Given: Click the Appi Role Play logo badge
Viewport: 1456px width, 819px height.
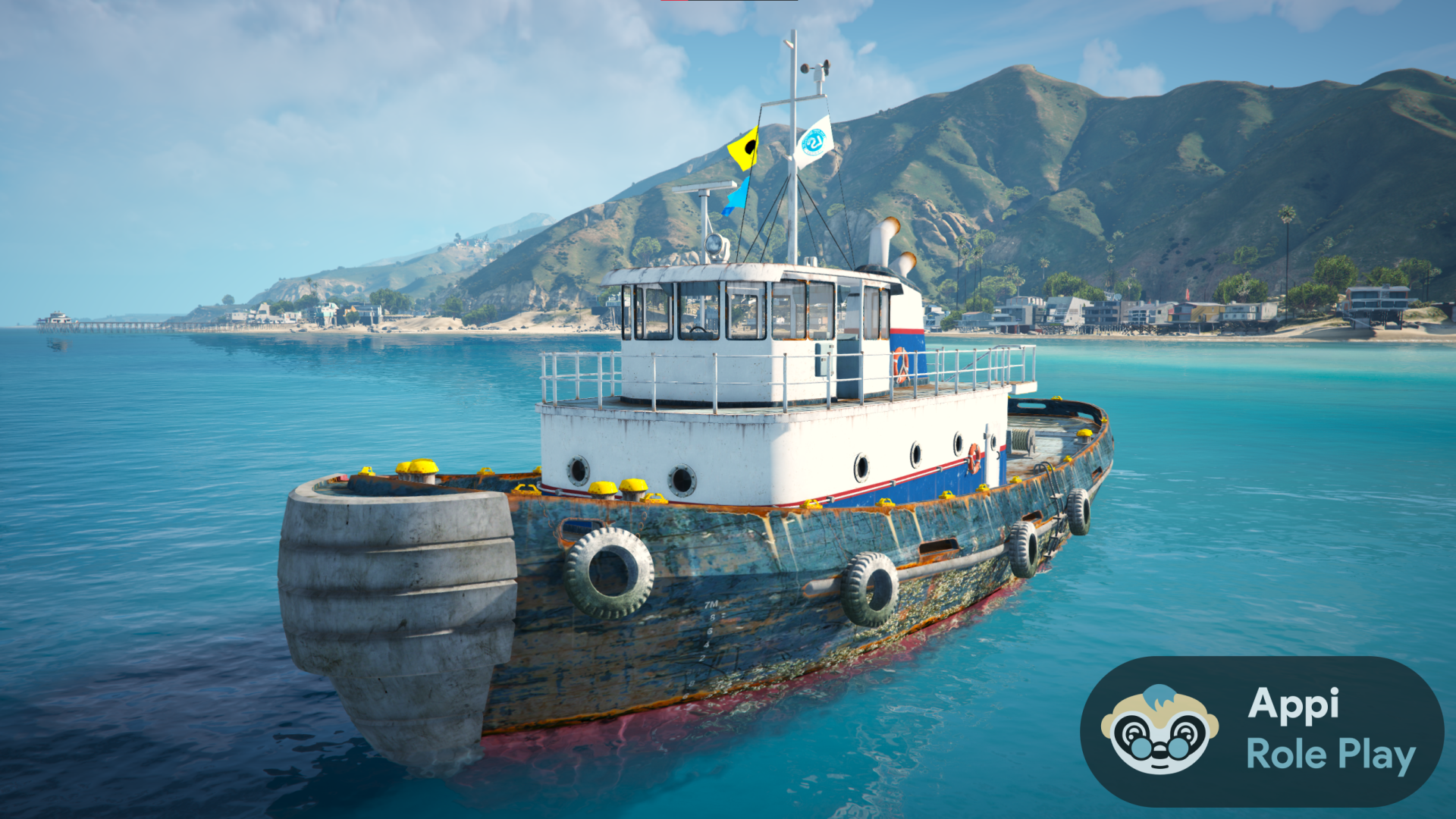Looking at the screenshot, I should pos(1261,731).
